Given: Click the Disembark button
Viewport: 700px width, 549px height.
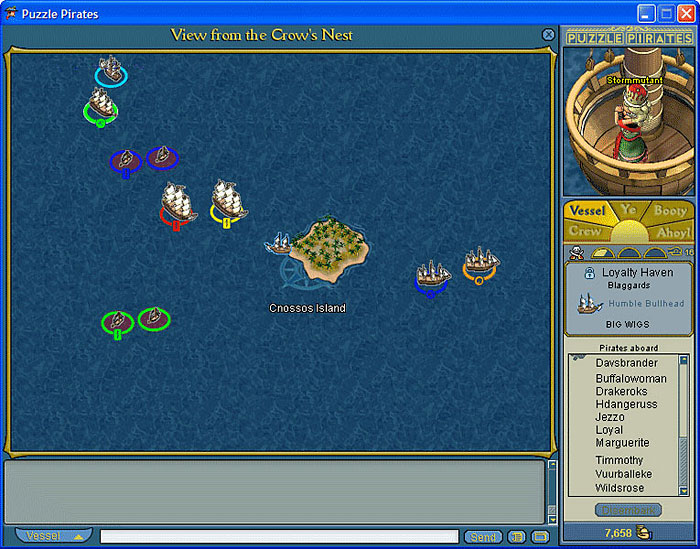Looking at the screenshot, I should [x=628, y=510].
